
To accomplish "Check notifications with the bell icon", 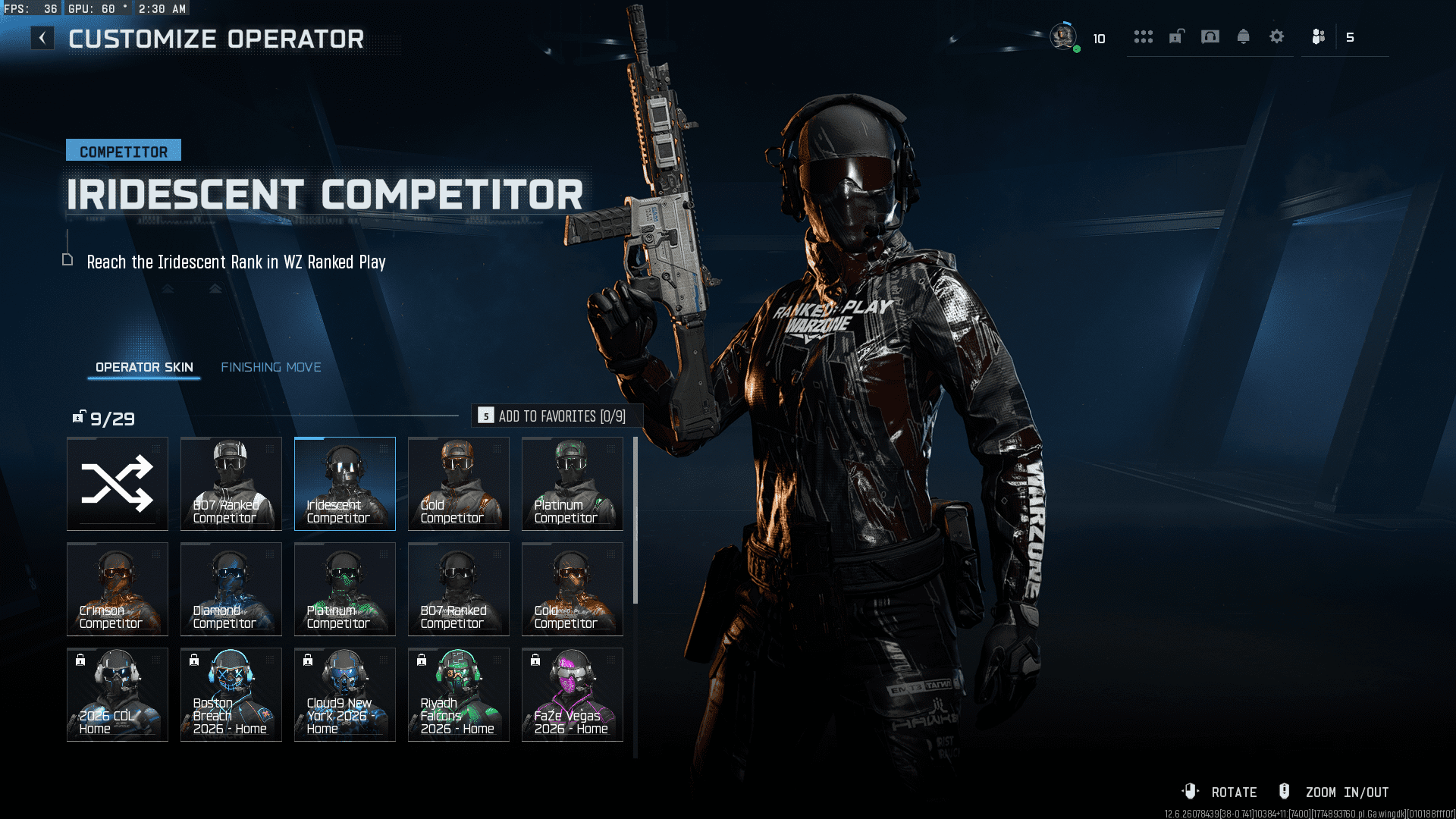I will 1244,36.
